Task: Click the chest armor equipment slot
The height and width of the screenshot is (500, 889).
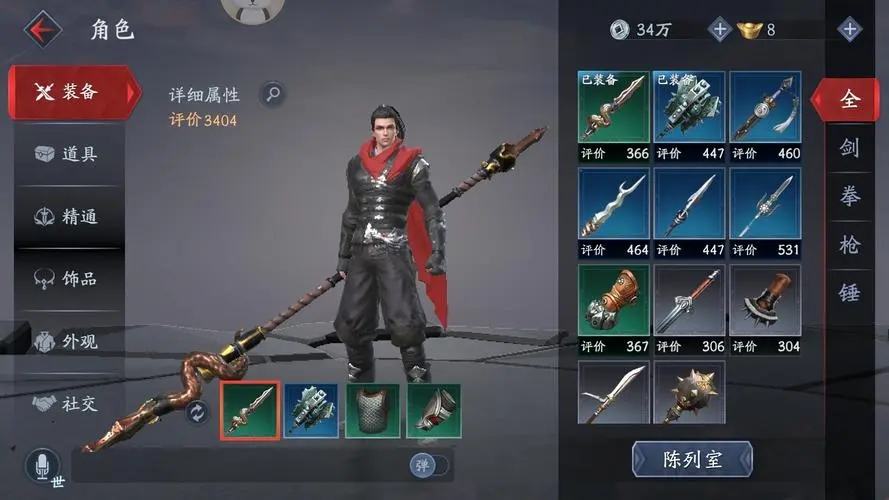Action: click(372, 411)
